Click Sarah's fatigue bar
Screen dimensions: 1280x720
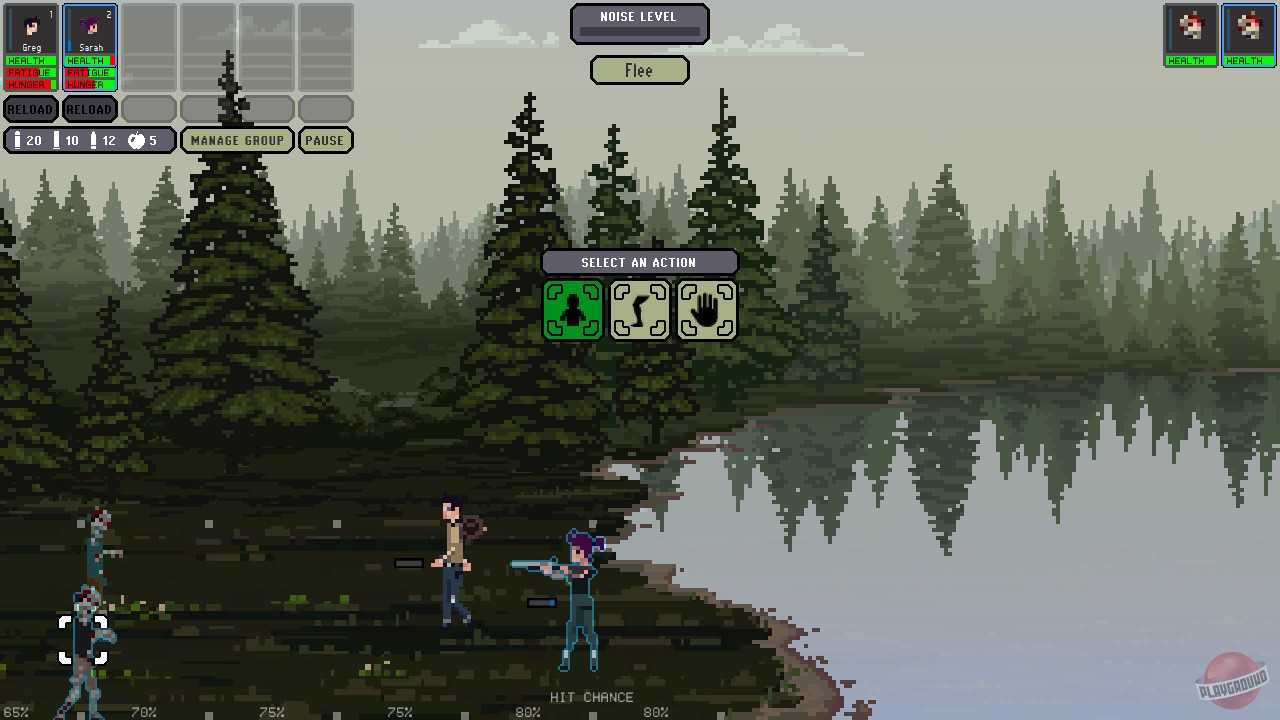point(89,72)
